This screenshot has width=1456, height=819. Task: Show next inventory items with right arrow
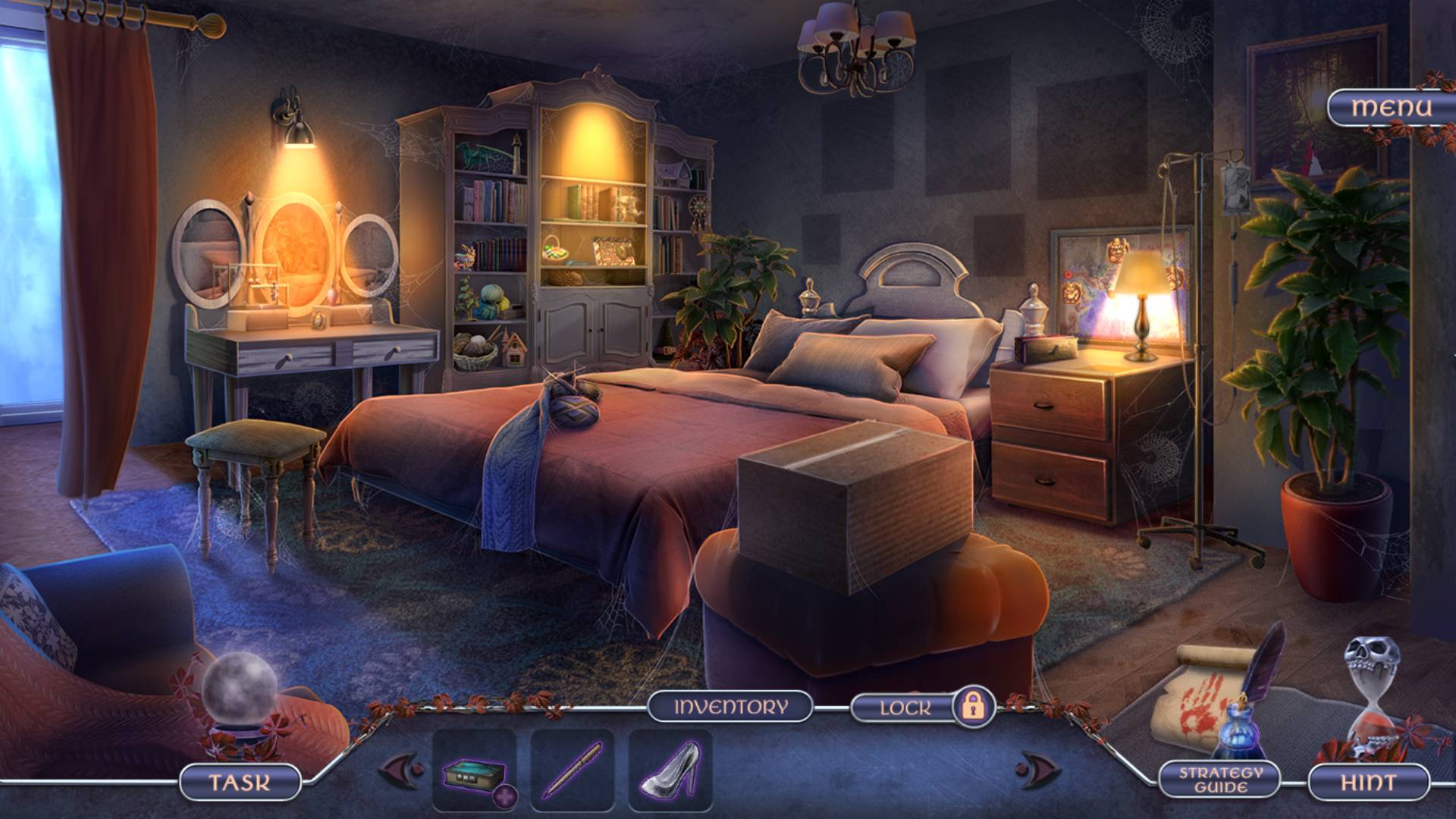pyautogui.click(x=1038, y=769)
